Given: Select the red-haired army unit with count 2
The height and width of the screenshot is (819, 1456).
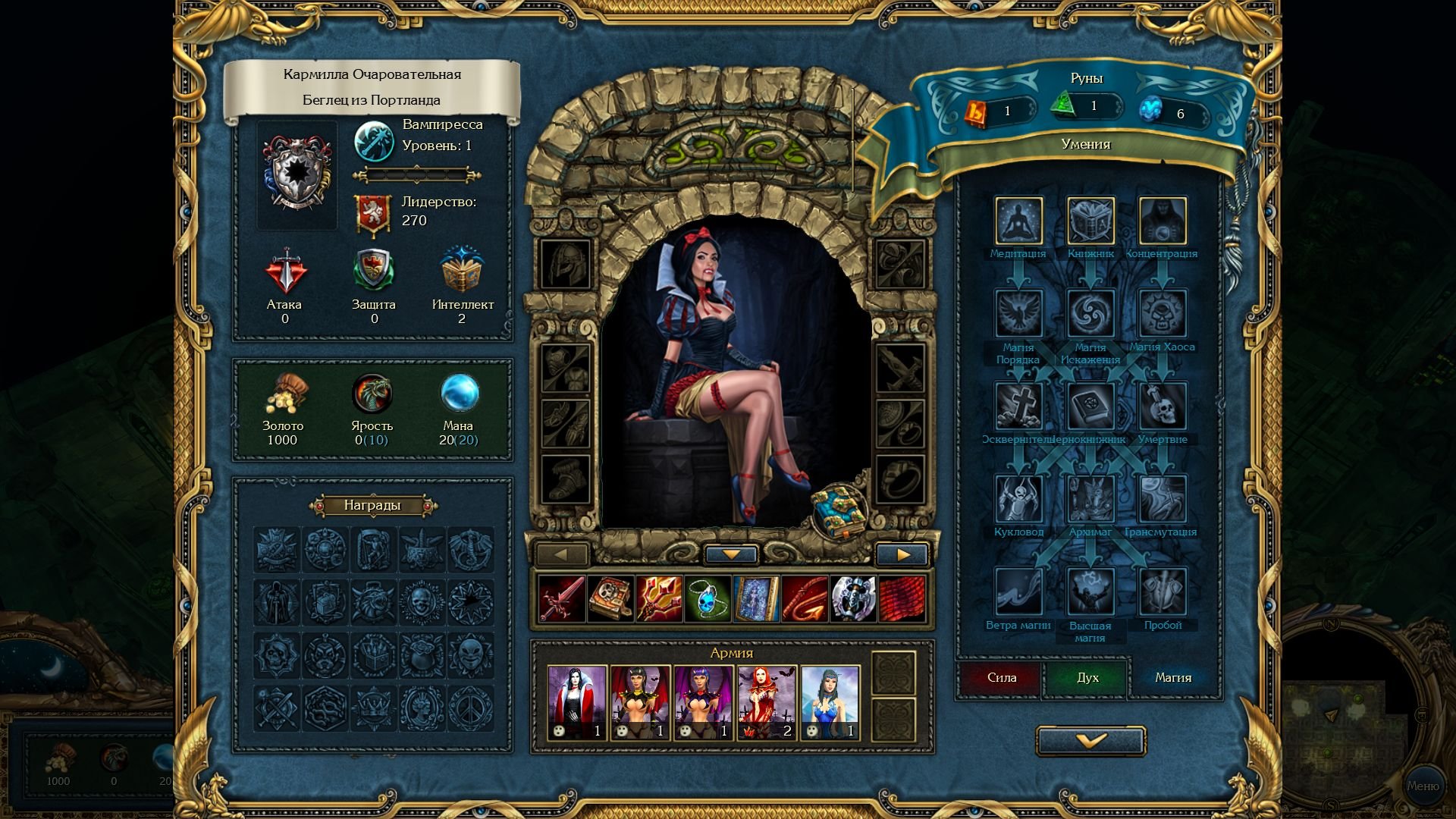Looking at the screenshot, I should (767, 702).
